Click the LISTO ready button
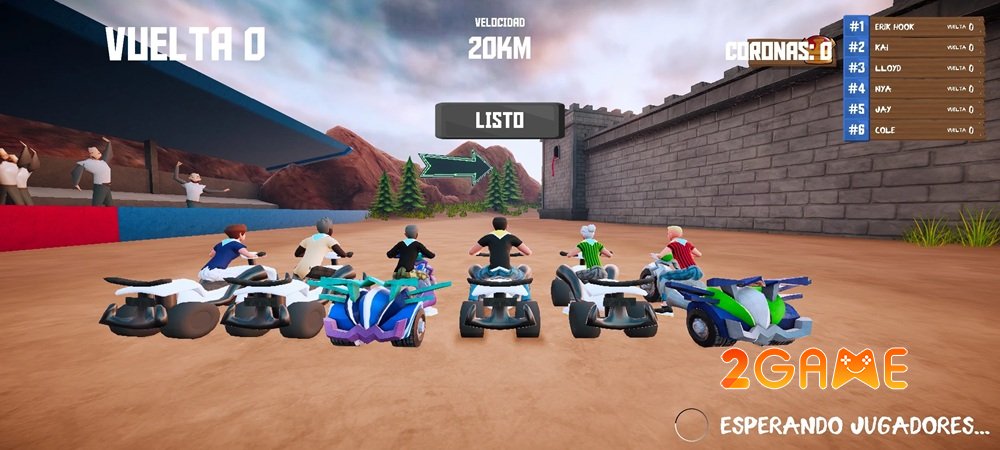This screenshot has height=450, width=1000. 499,120
